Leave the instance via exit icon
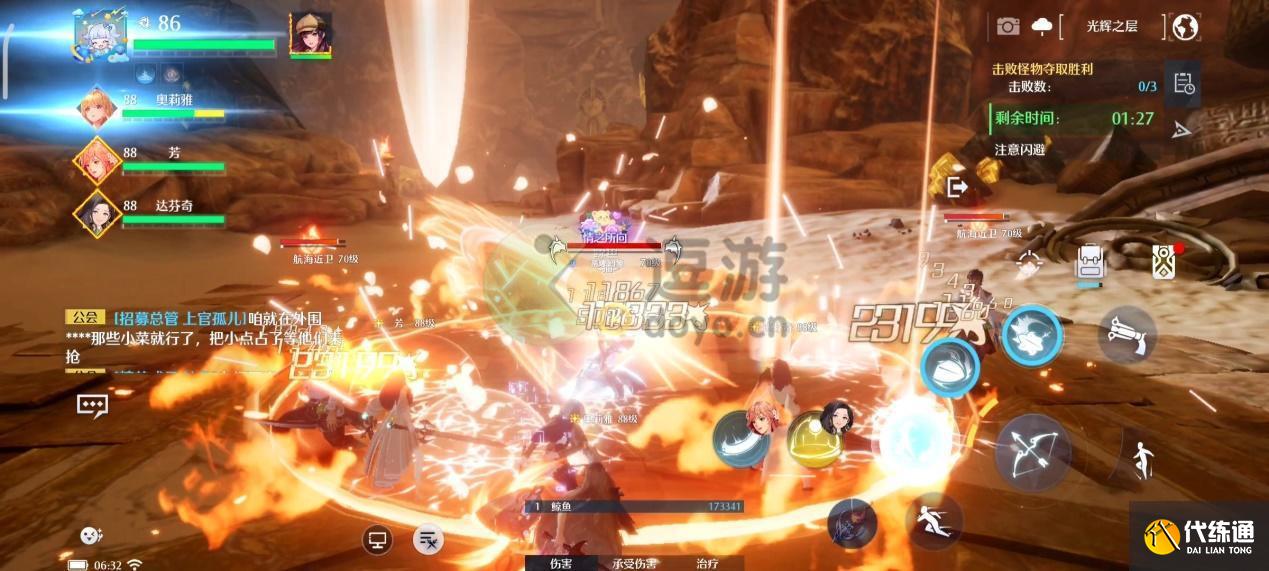The width and height of the screenshot is (1269, 571). pyautogui.click(x=957, y=187)
